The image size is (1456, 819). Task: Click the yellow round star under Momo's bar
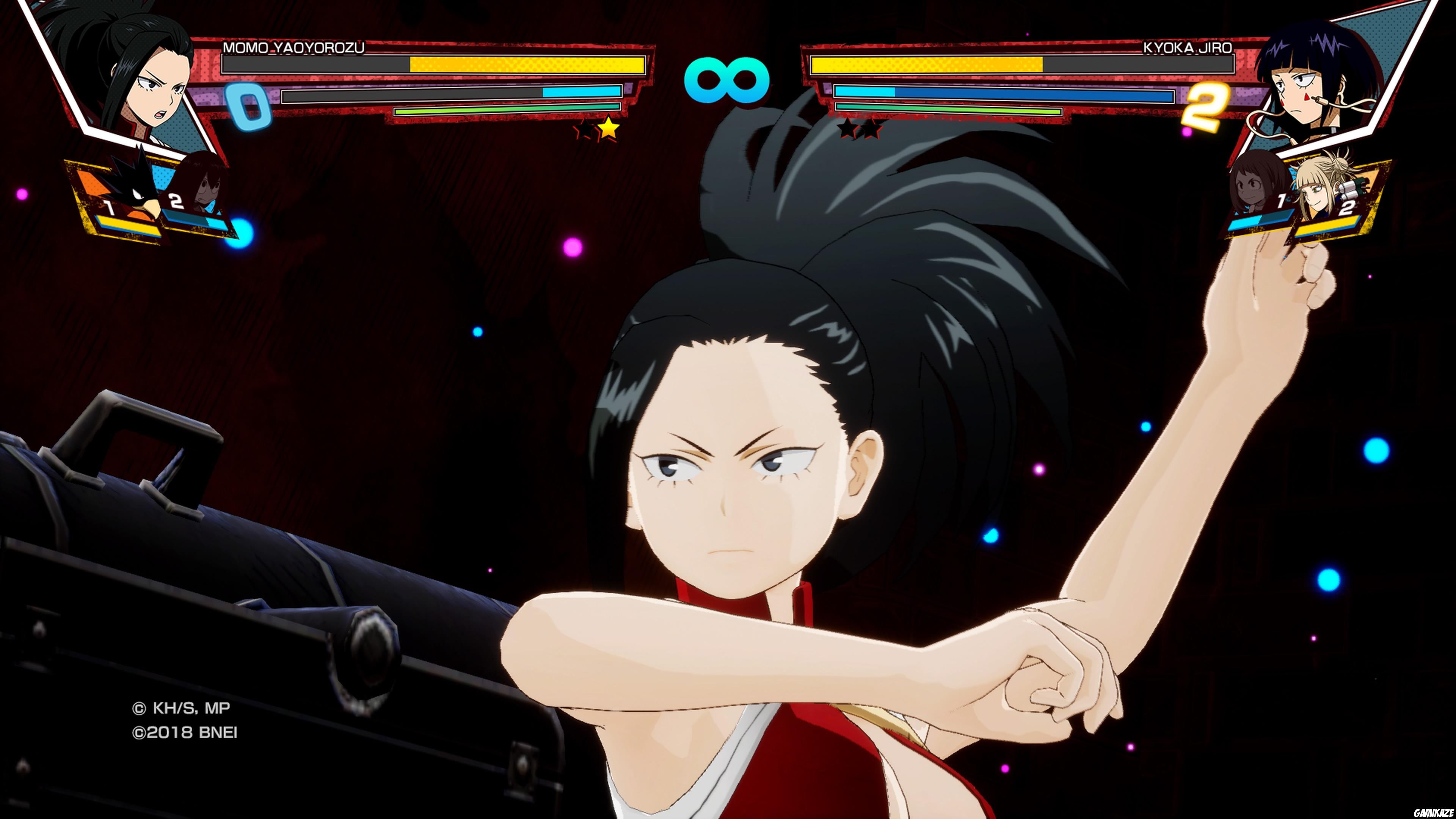(x=609, y=129)
